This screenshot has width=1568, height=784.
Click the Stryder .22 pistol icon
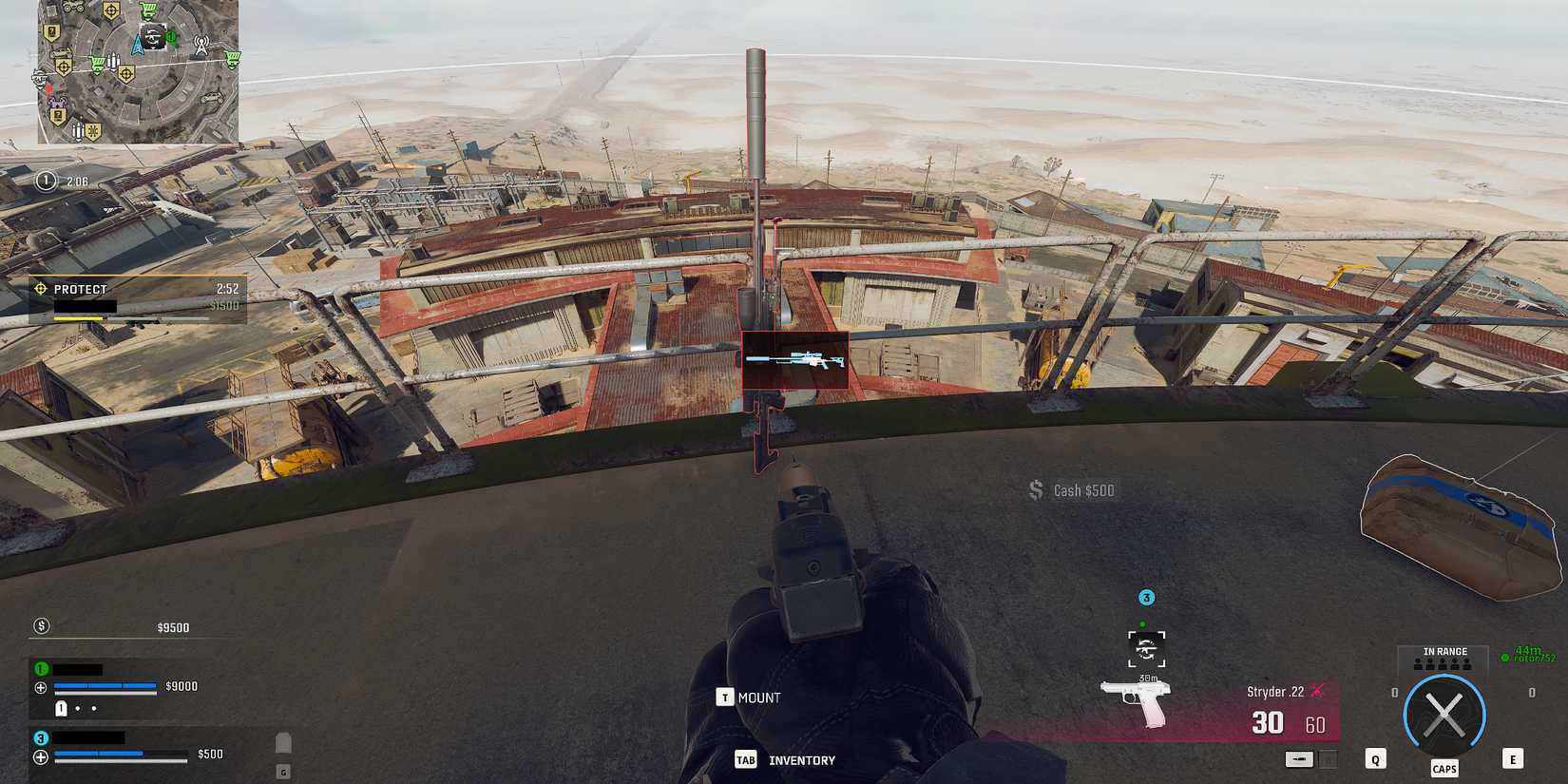[1138, 701]
